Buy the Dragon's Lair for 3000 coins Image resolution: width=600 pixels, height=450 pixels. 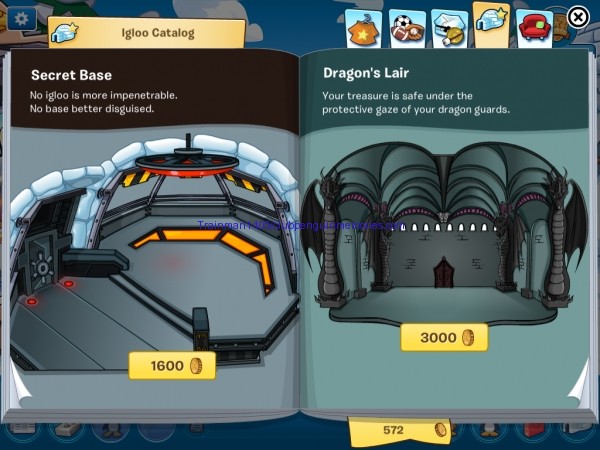[444, 337]
